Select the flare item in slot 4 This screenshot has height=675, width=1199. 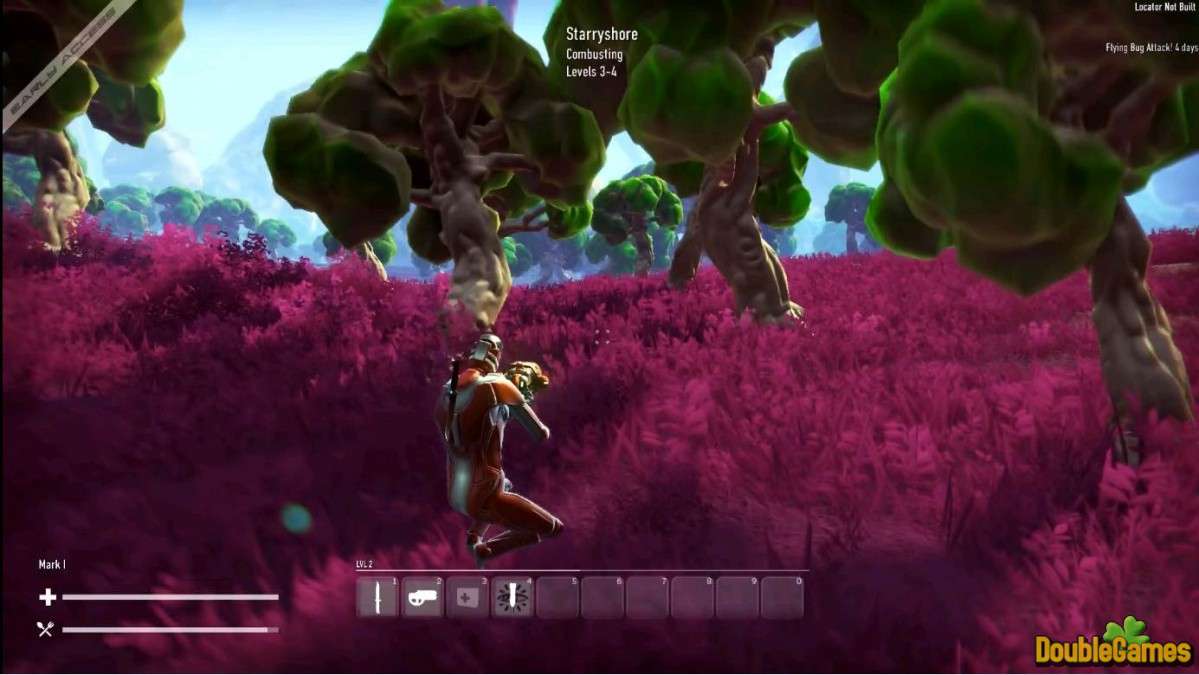coord(513,598)
